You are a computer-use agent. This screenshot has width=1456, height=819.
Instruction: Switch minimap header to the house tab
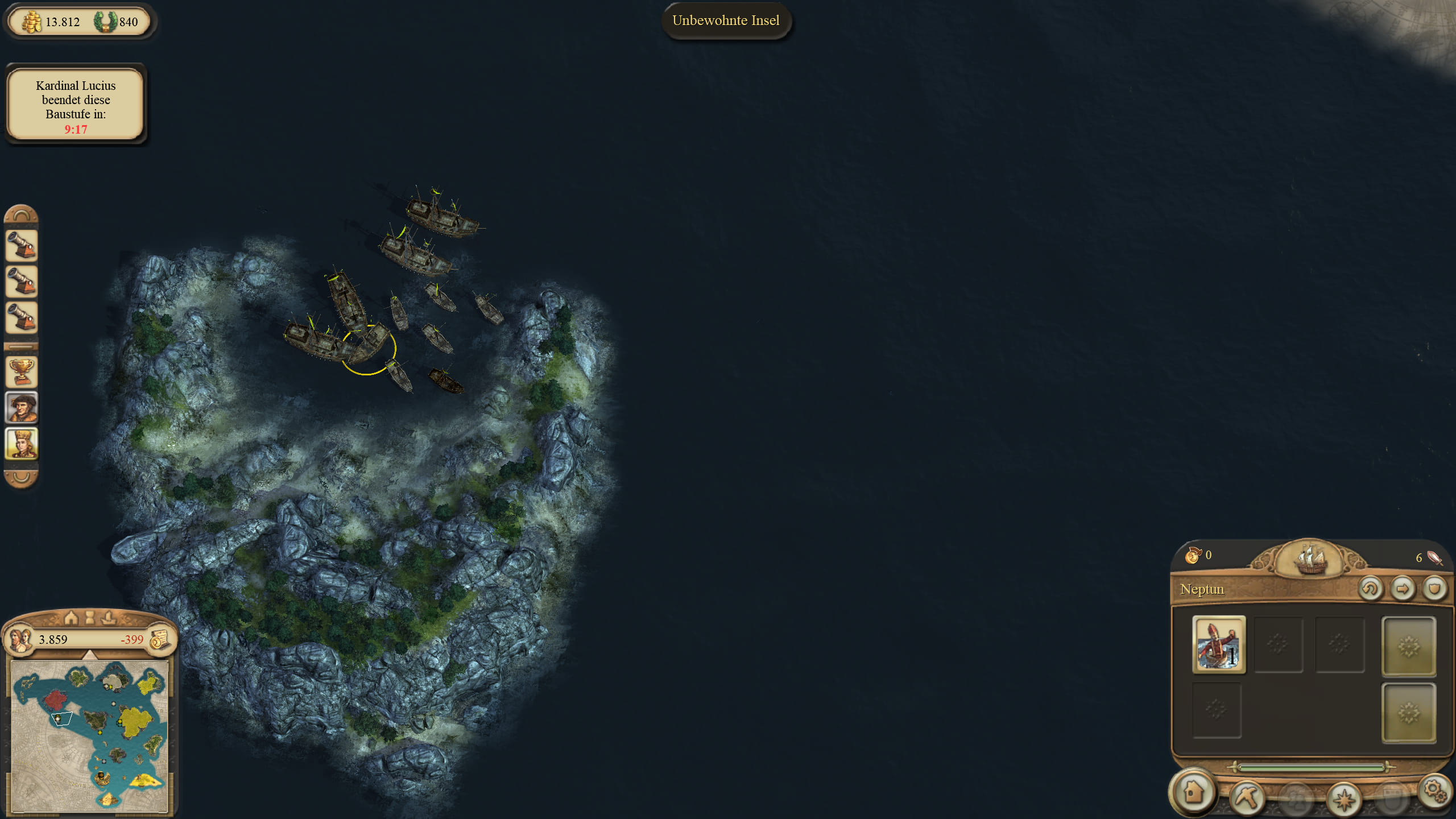click(71, 617)
